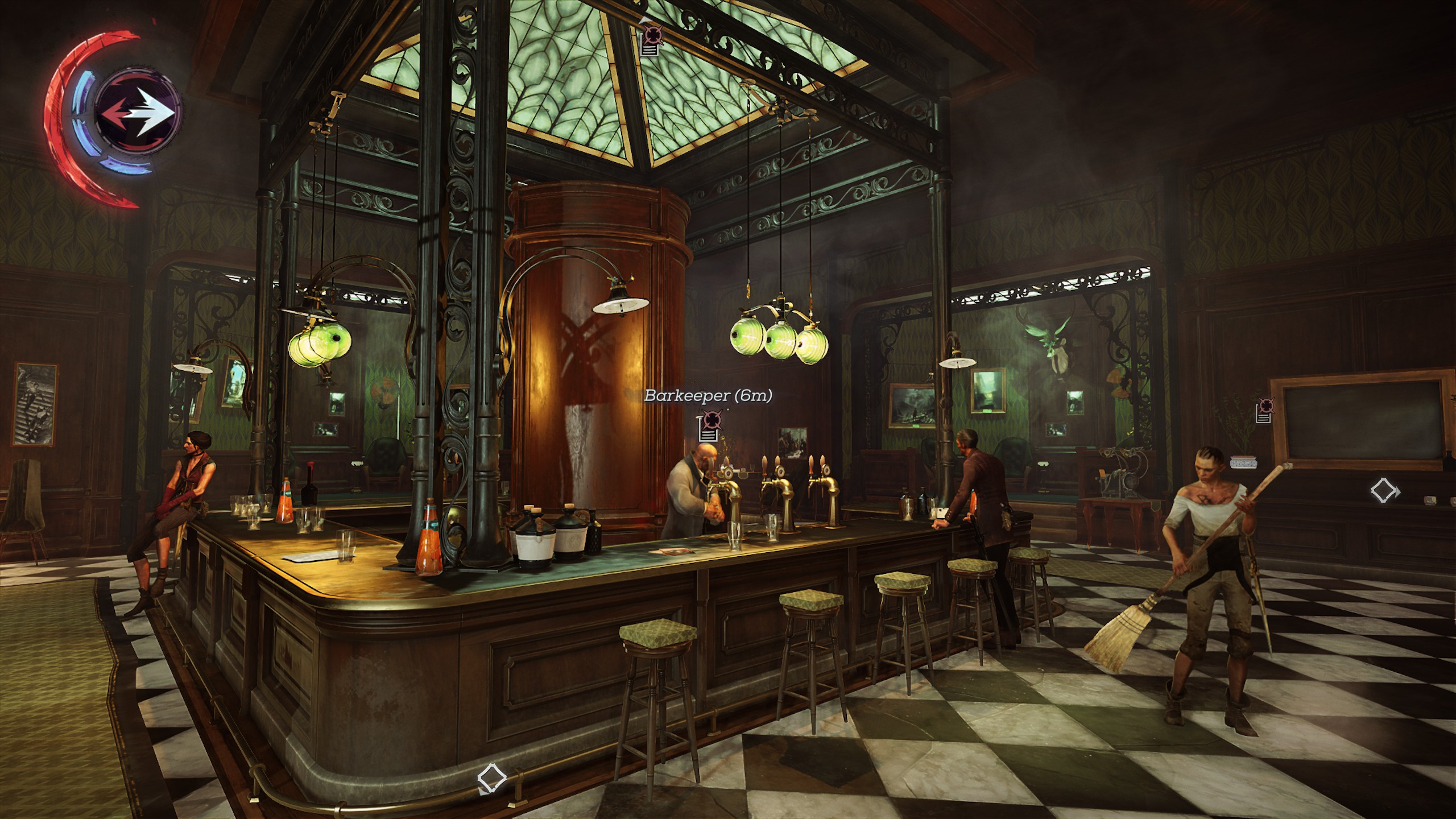Select the Barkeeper objective marker
This screenshot has width=1456, height=819.
click(x=709, y=427)
